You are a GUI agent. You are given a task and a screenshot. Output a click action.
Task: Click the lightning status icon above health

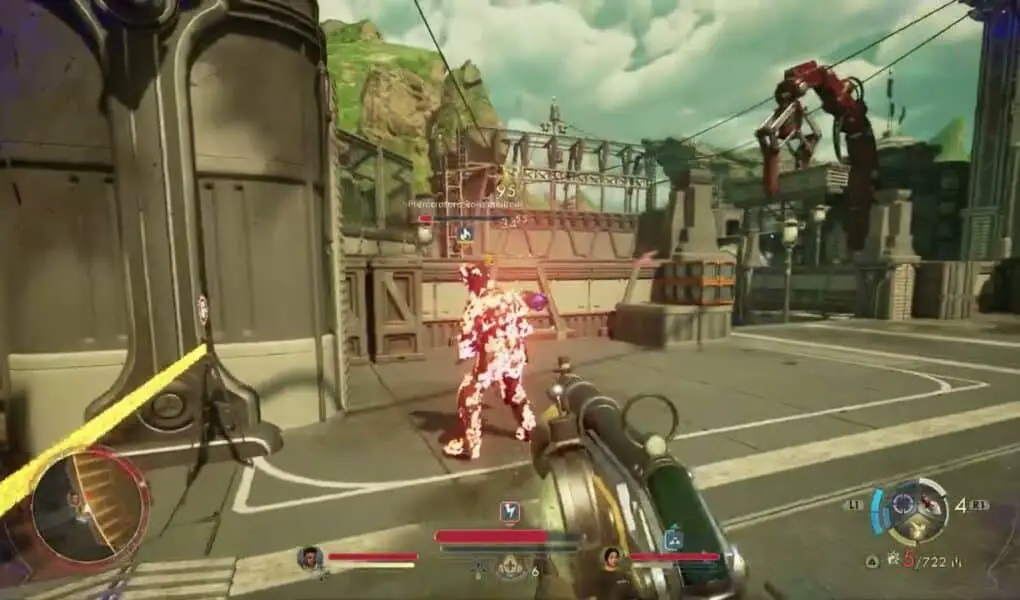pyautogui.click(x=510, y=512)
